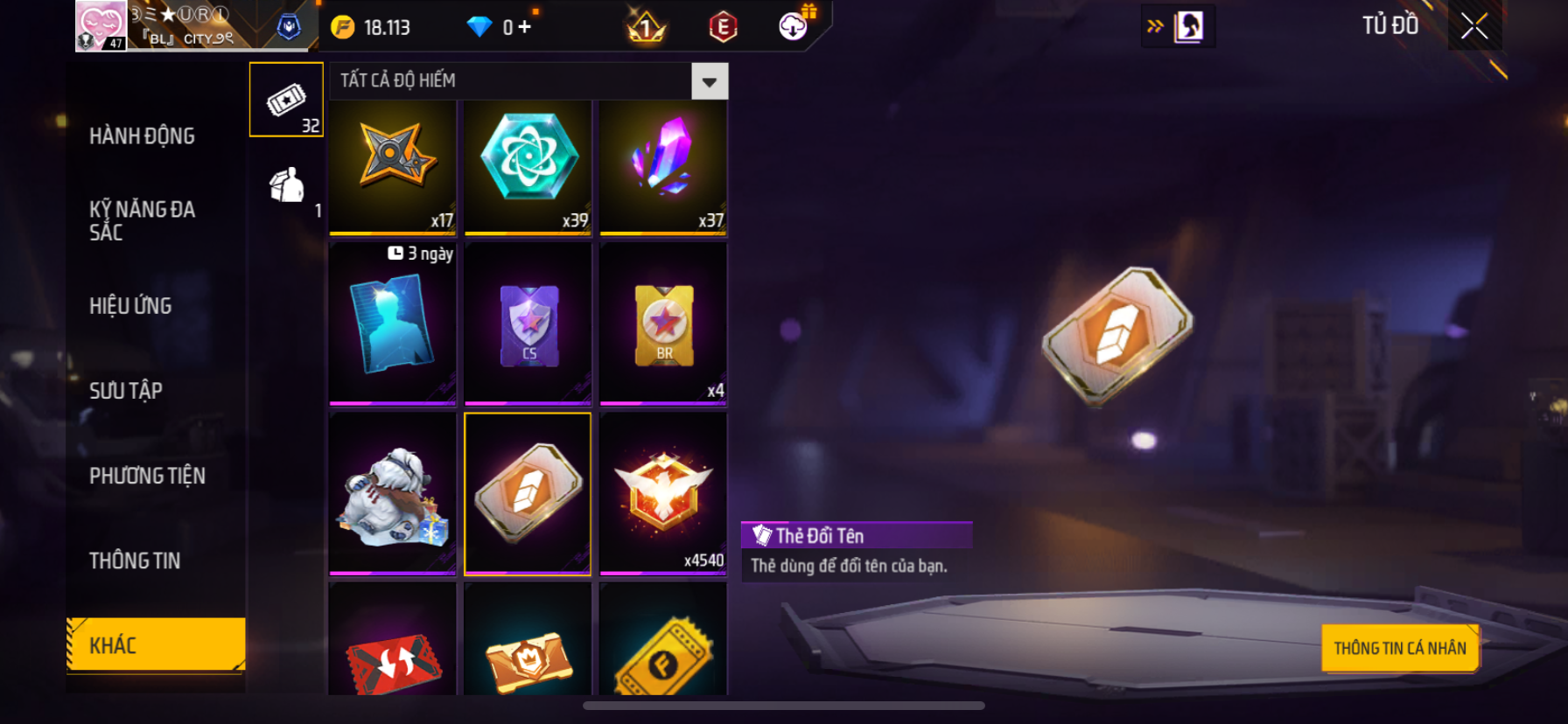
Task: Select the Kỹ Năng Đa Sắc category
Action: [142, 220]
